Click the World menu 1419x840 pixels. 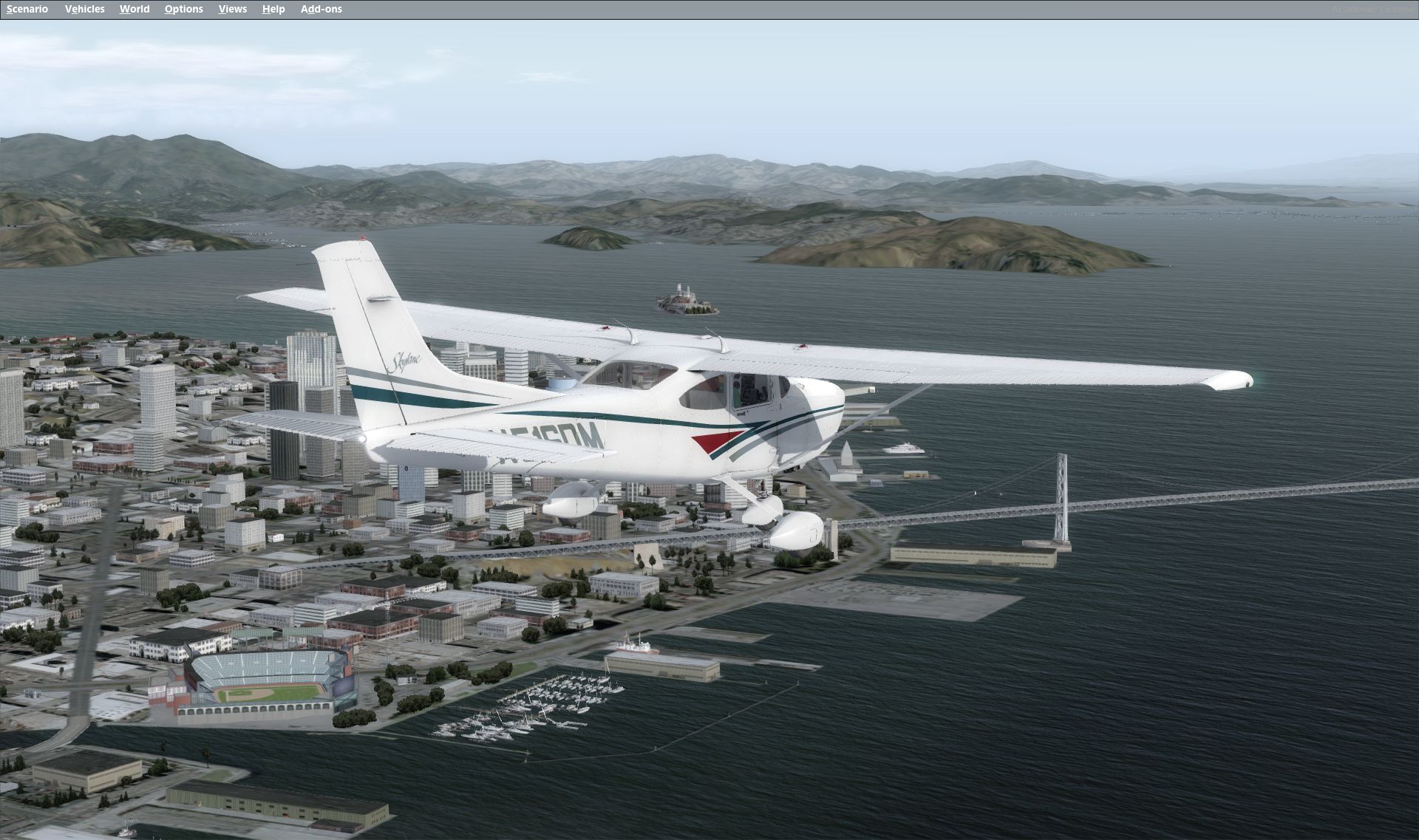click(135, 9)
